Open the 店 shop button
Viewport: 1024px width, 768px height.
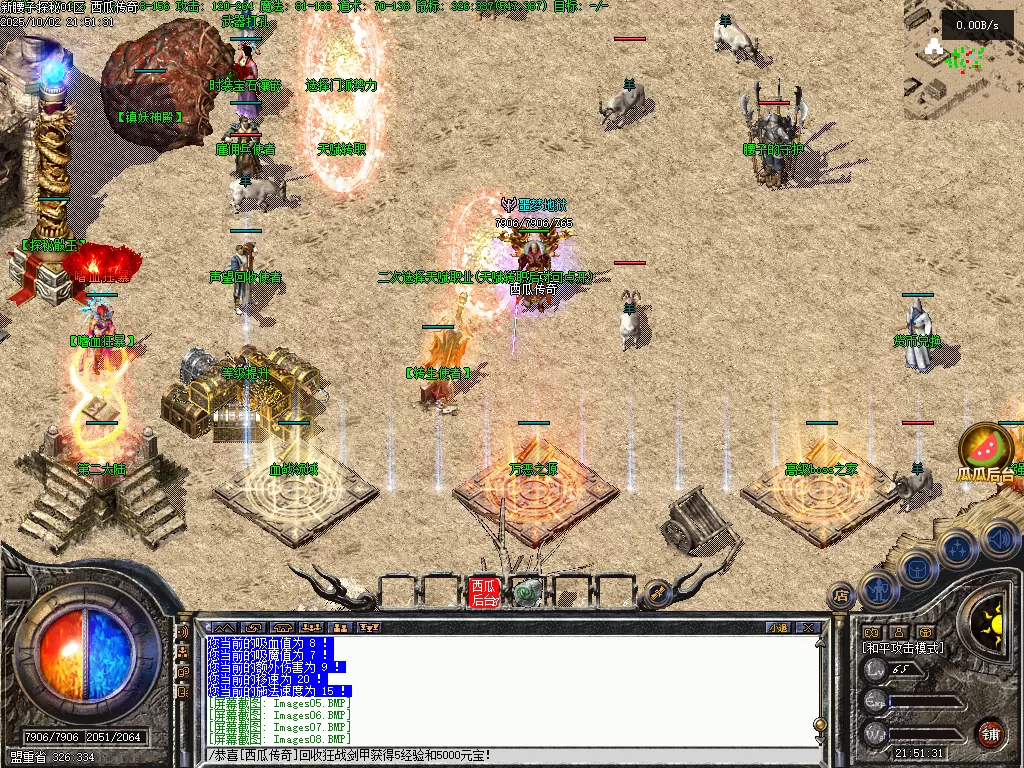tap(841, 596)
